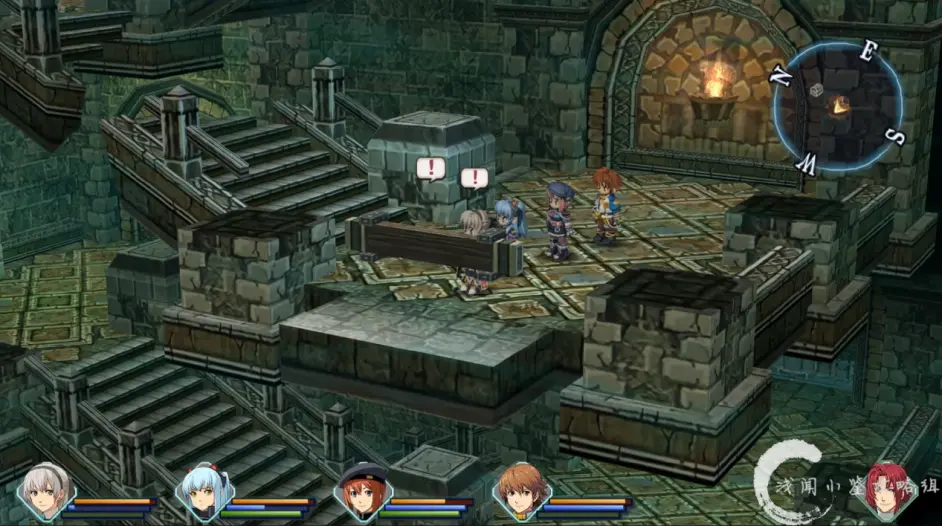
Task: Select the silver-haired girl party portrait
Action: 44,493
